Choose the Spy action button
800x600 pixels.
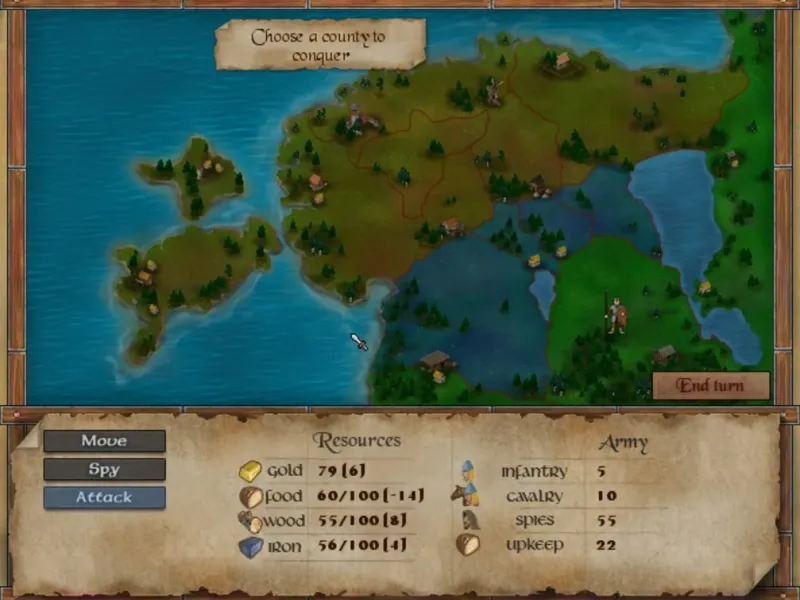[104, 469]
